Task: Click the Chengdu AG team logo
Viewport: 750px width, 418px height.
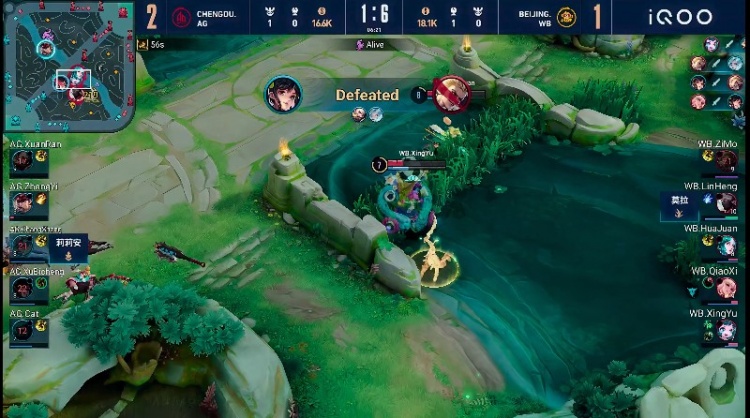Action: [x=182, y=17]
